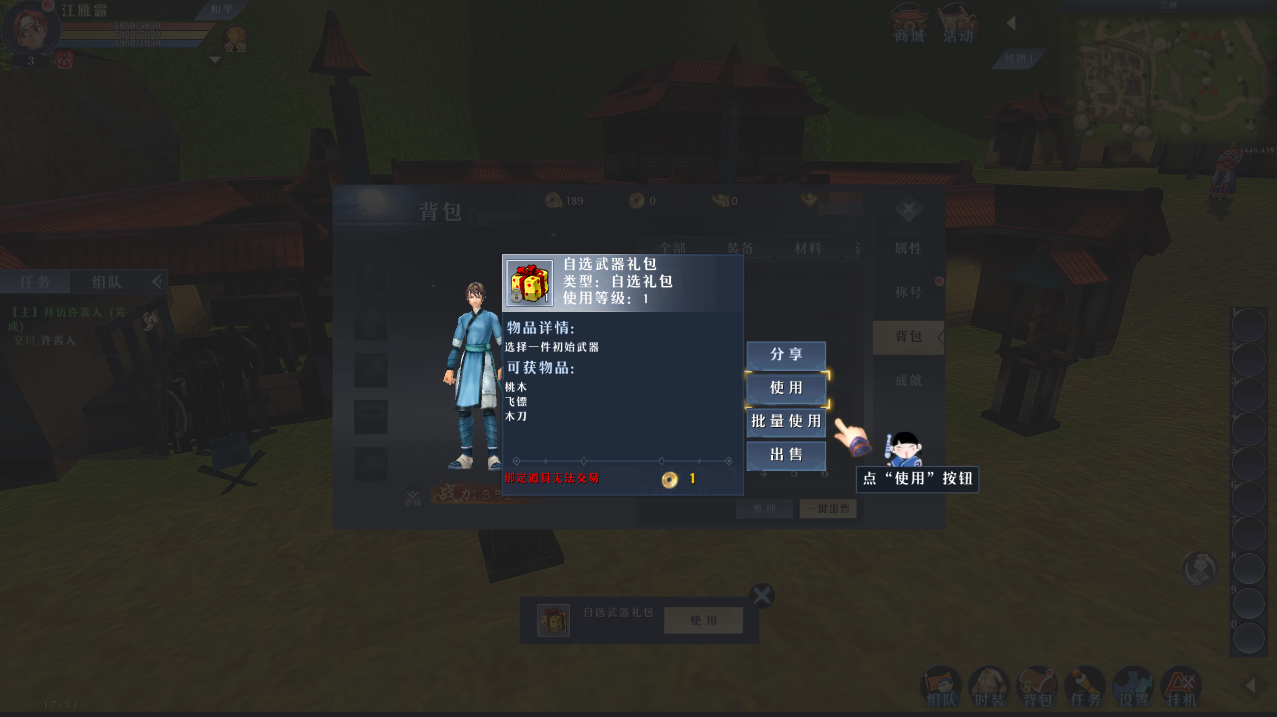Screen dimensions: 1277x717
Task: Switch to the 属性 (Attributes) side tab
Action: (907, 248)
